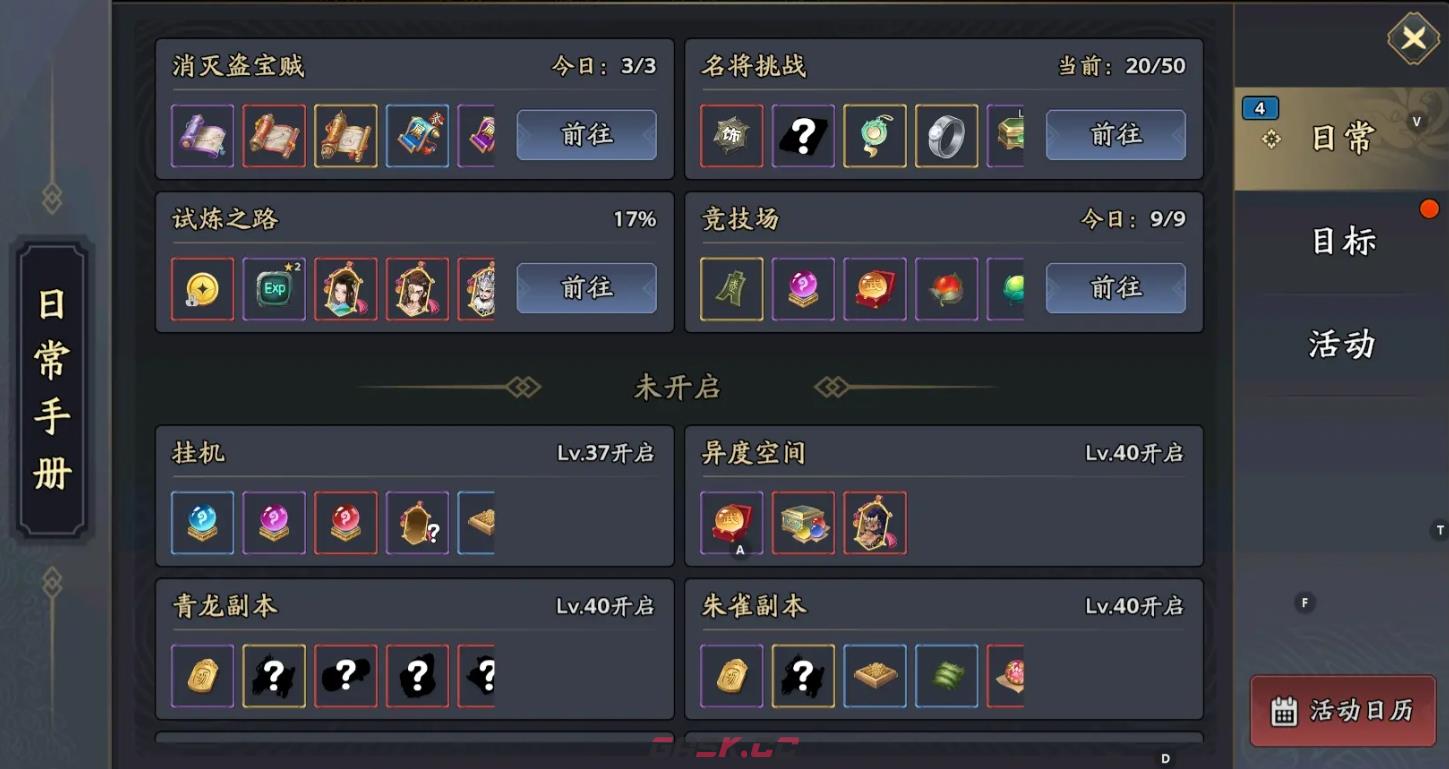Select the black question mark reward in 名将挑战
Image resolution: width=1449 pixels, height=769 pixels.
(803, 135)
